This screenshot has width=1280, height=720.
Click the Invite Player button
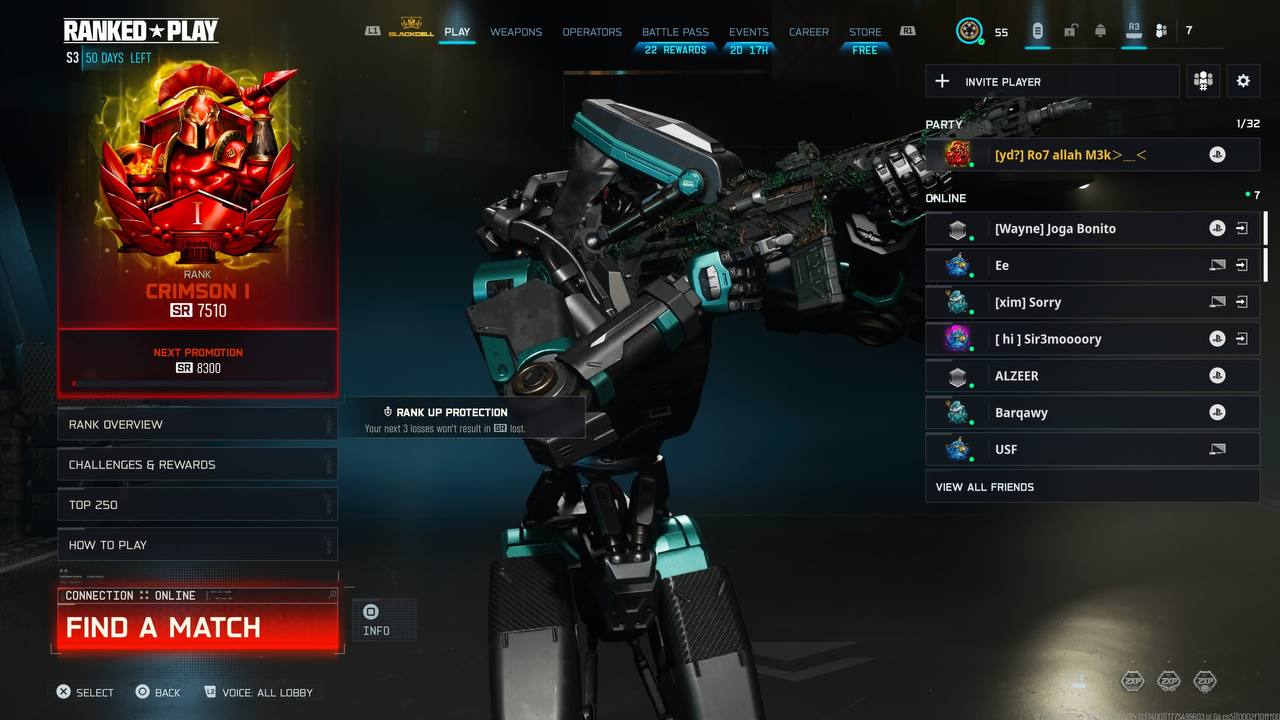click(1052, 82)
